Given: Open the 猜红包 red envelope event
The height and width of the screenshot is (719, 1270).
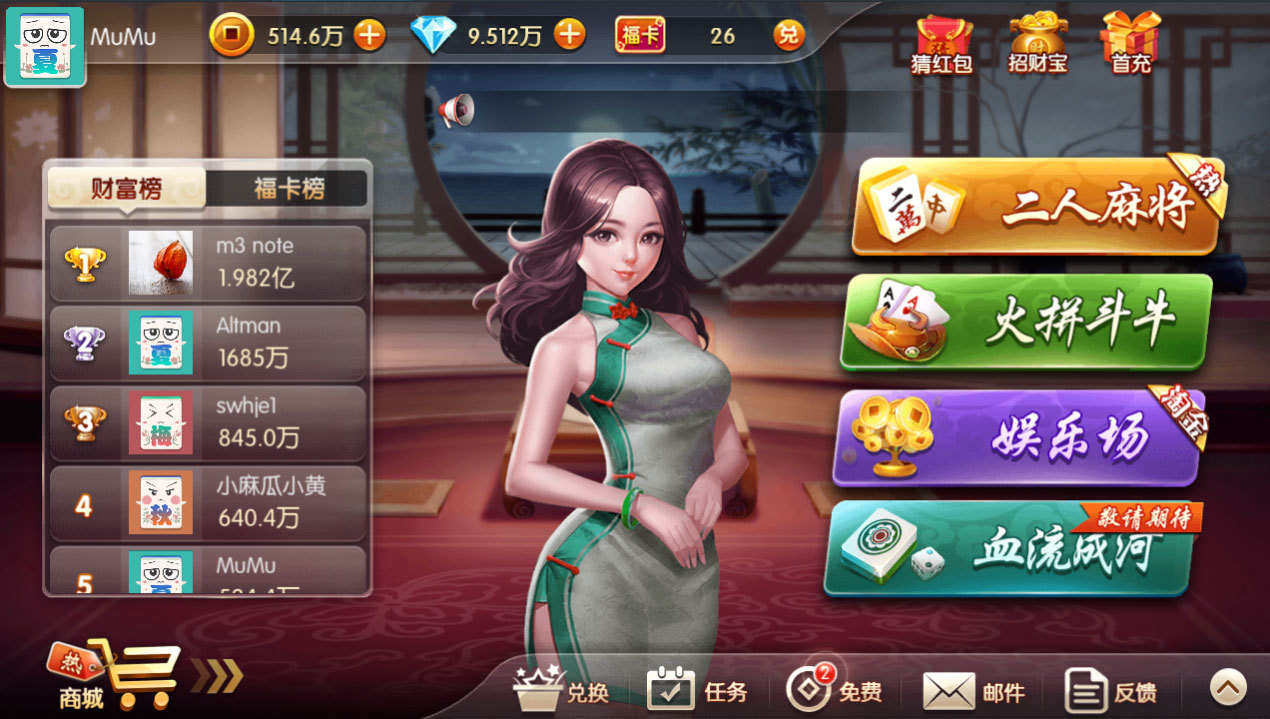Looking at the screenshot, I should click(x=942, y=44).
